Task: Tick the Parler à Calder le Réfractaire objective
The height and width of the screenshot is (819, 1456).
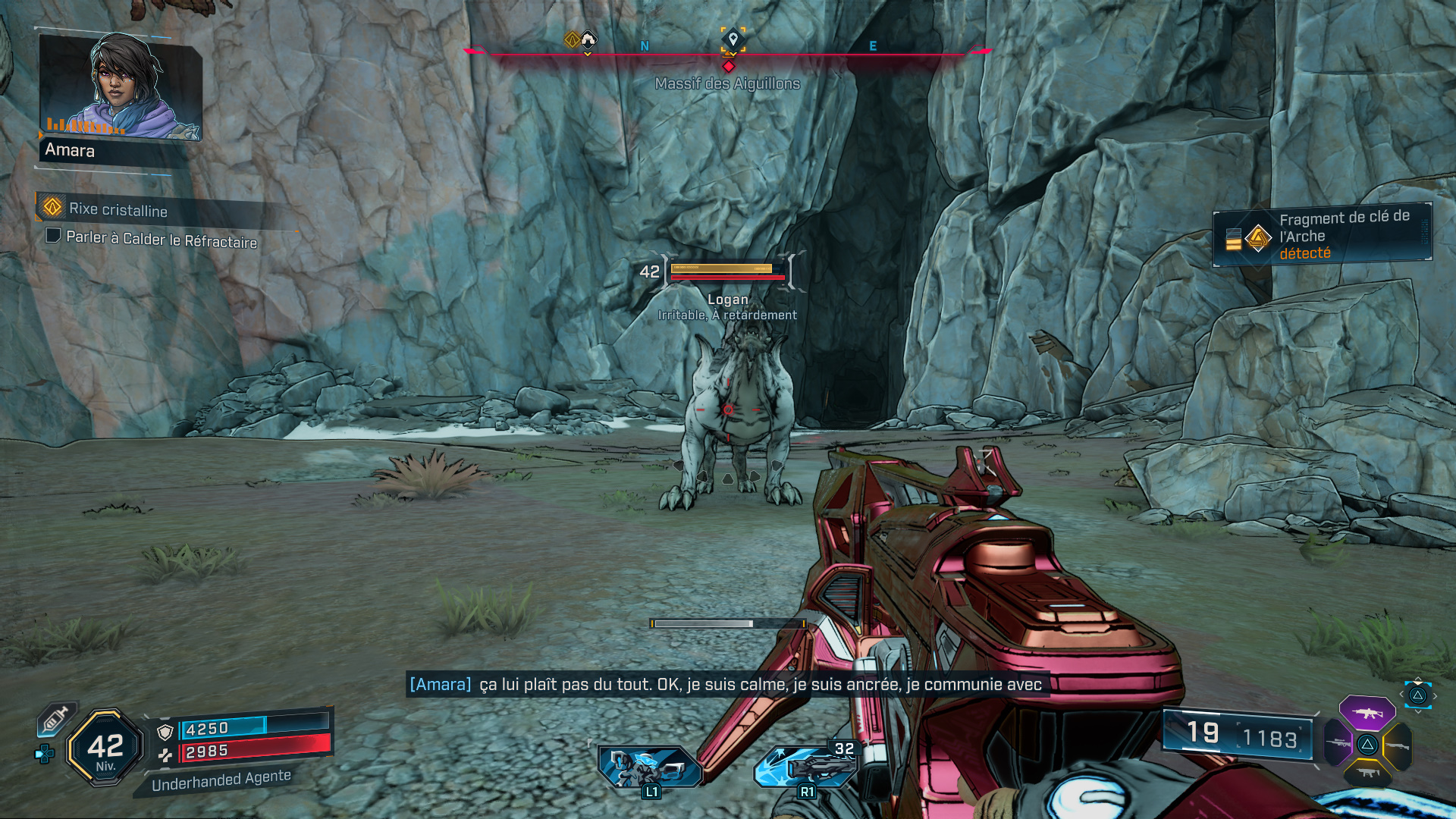Action: point(53,236)
